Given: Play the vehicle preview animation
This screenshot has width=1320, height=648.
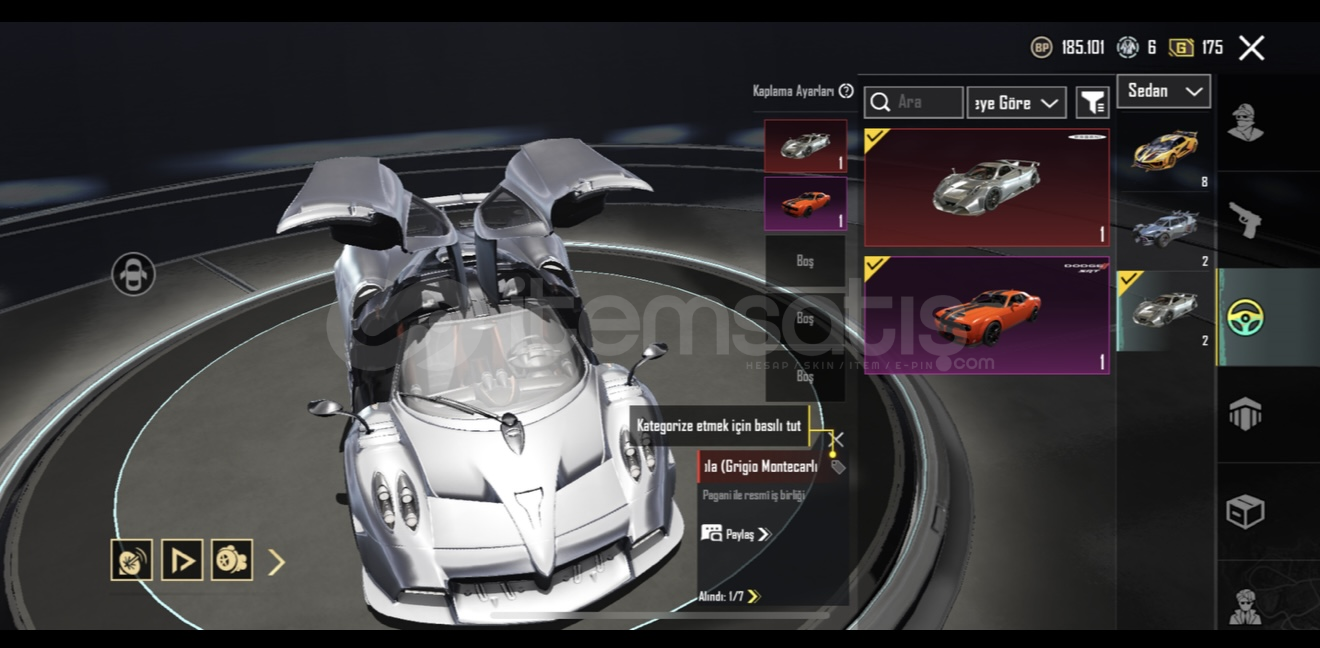Looking at the screenshot, I should (182, 561).
